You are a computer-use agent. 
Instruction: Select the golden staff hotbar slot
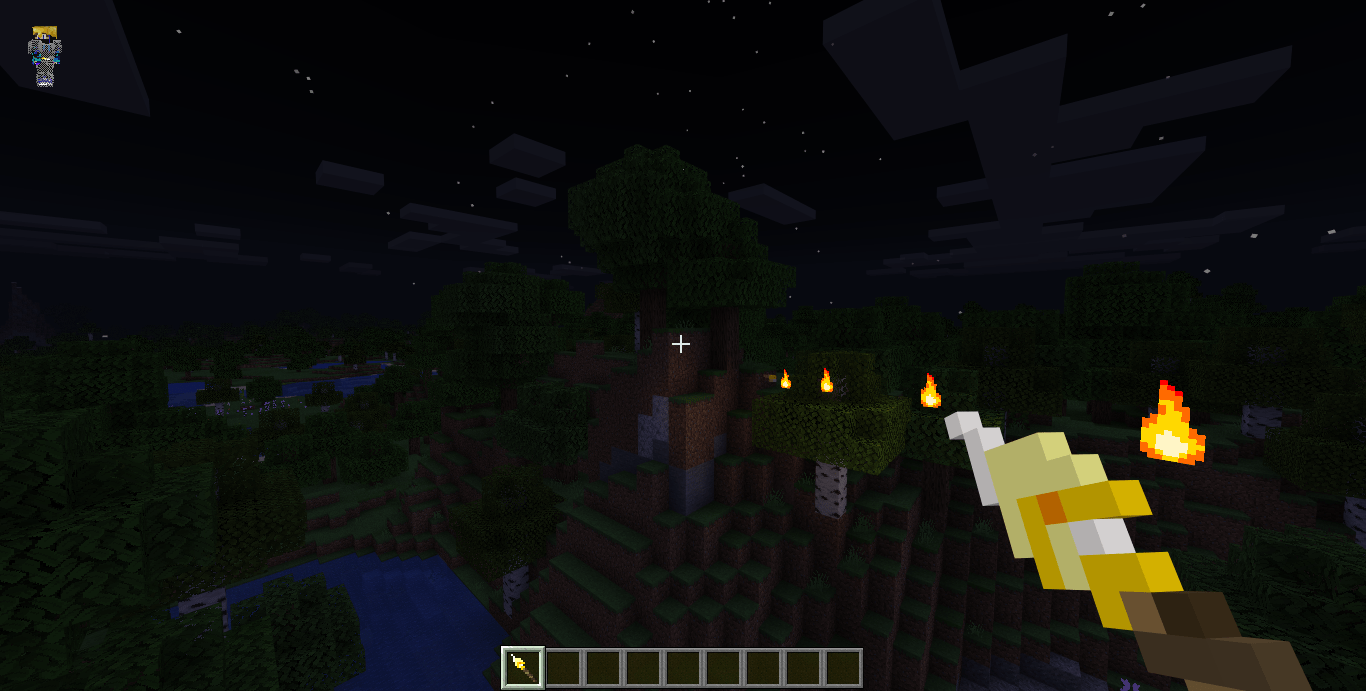coord(523,667)
